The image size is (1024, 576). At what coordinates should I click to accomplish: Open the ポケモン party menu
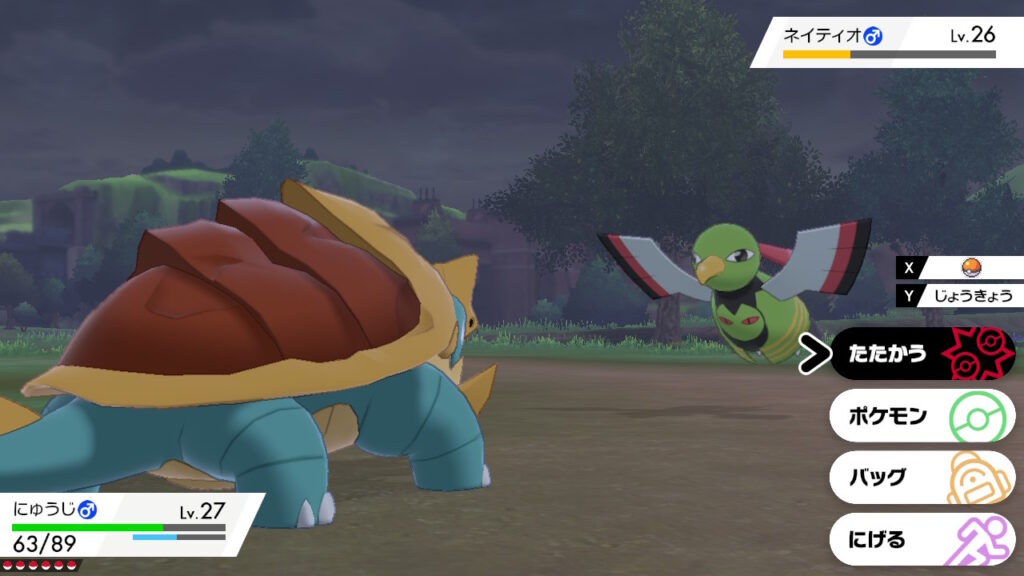(921, 416)
